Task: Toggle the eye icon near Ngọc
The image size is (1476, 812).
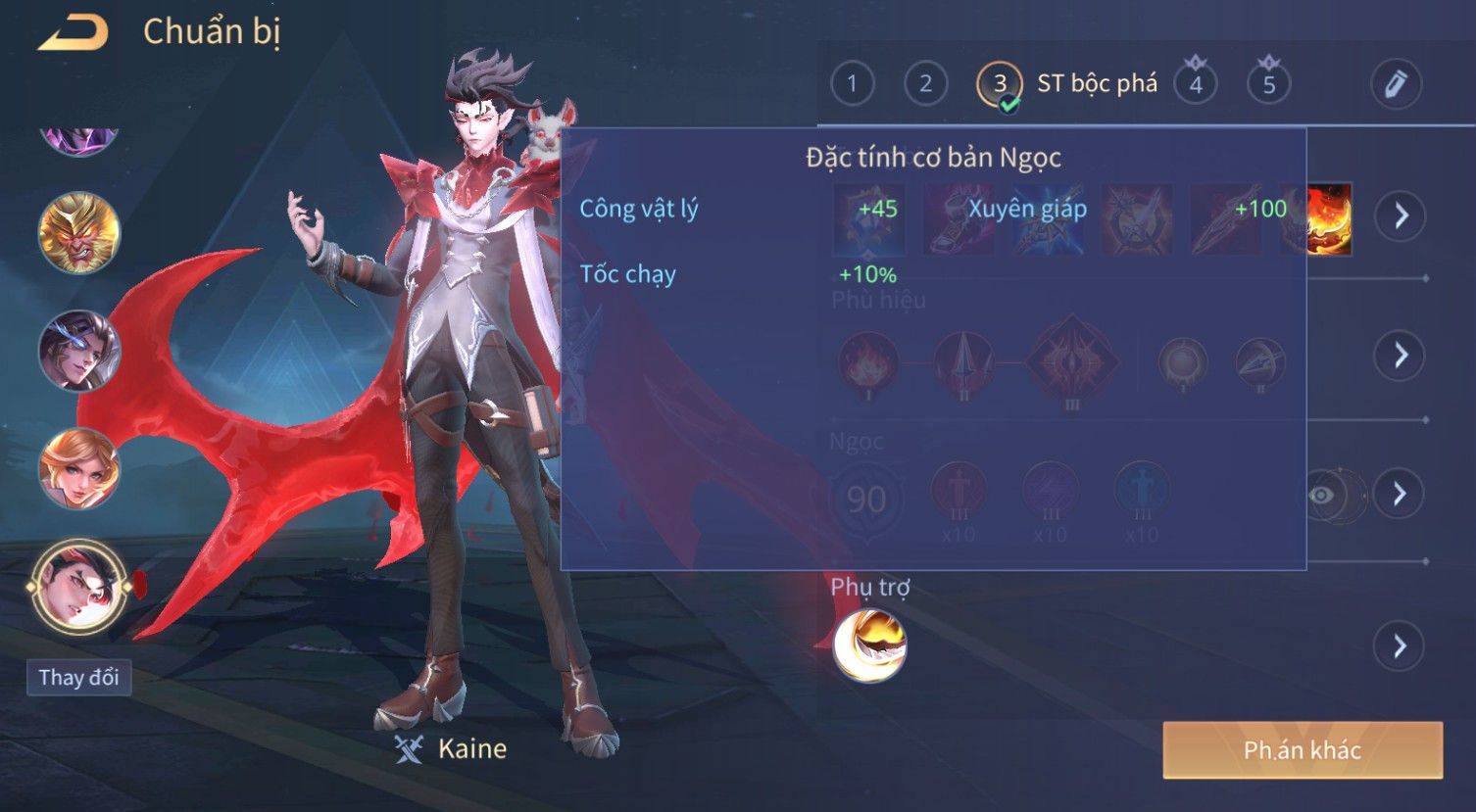Action: point(1322,495)
